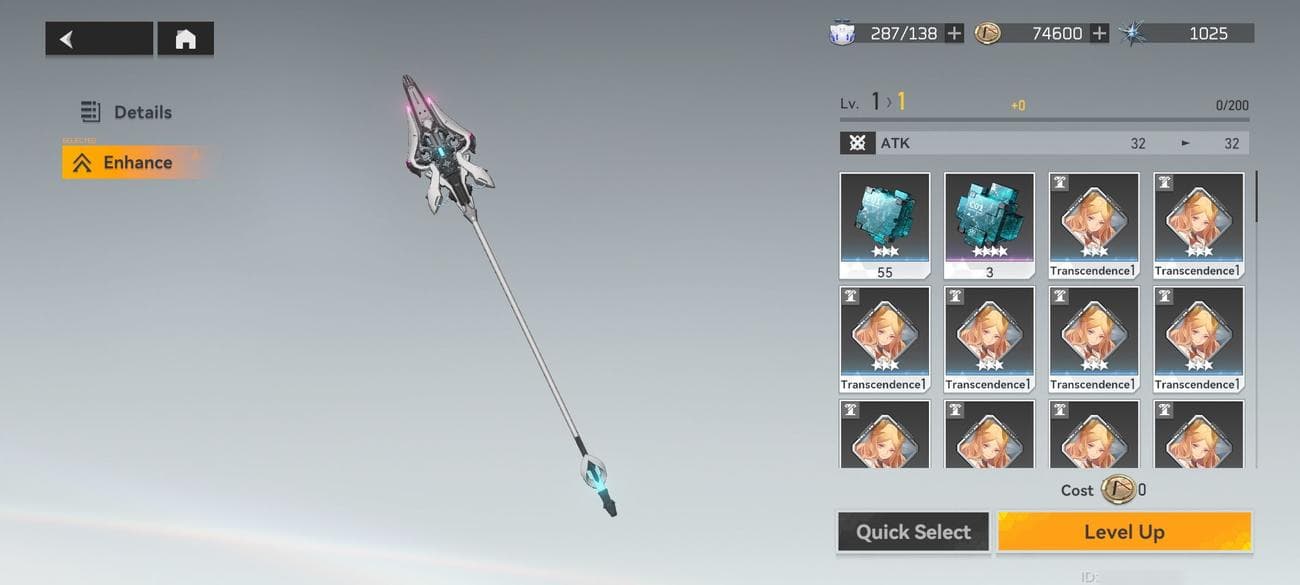Go back using the arrow button
This screenshot has height=585, width=1300.
coord(98,39)
